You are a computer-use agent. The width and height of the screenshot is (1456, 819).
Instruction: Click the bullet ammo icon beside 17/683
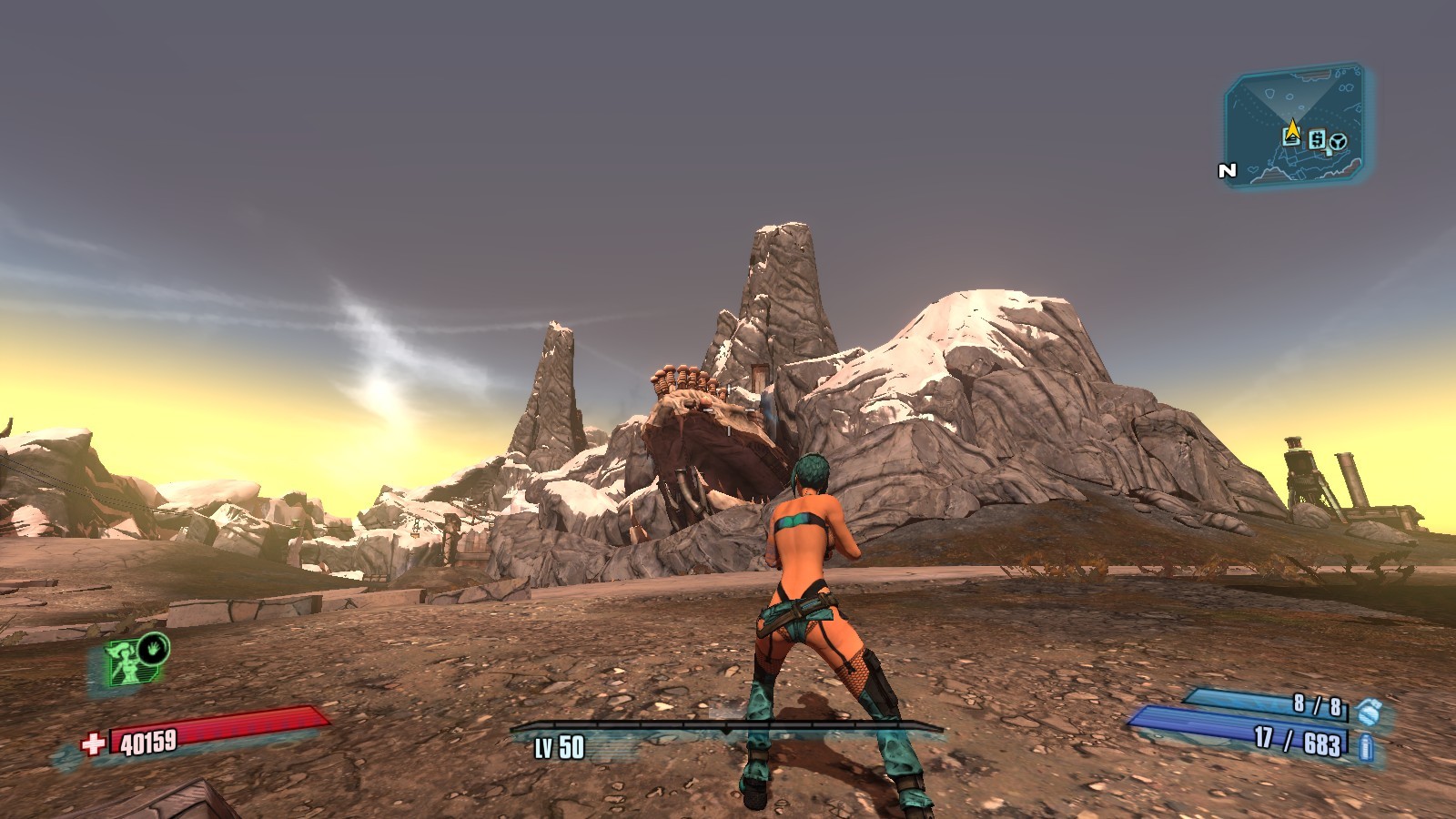click(1366, 748)
